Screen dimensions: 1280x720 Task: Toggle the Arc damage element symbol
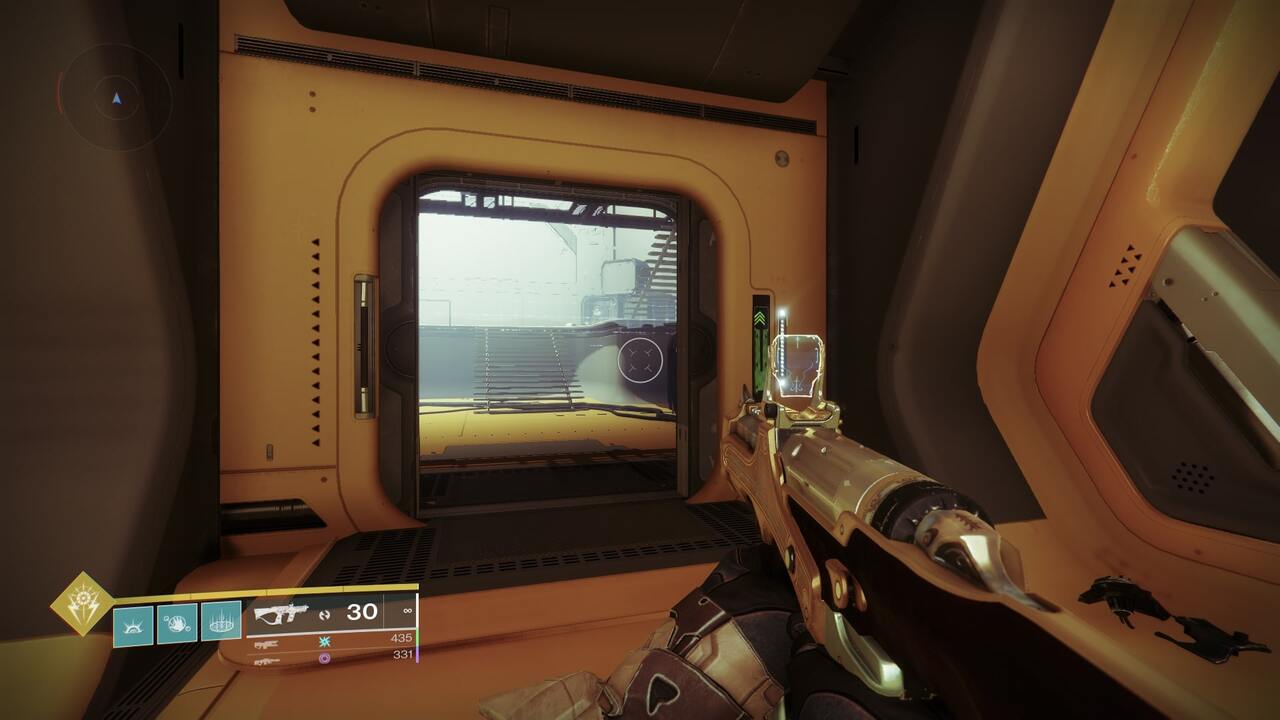pyautogui.click(x=324, y=642)
